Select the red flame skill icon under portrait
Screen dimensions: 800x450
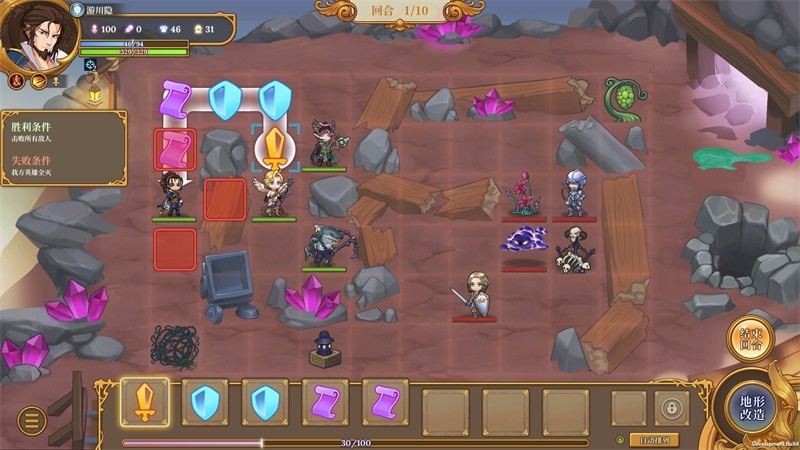(17, 81)
